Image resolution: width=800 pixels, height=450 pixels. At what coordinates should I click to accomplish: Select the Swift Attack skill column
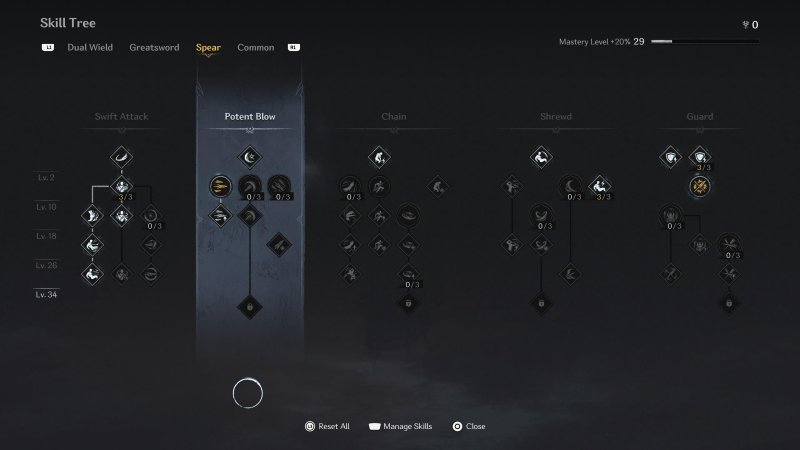point(121,117)
